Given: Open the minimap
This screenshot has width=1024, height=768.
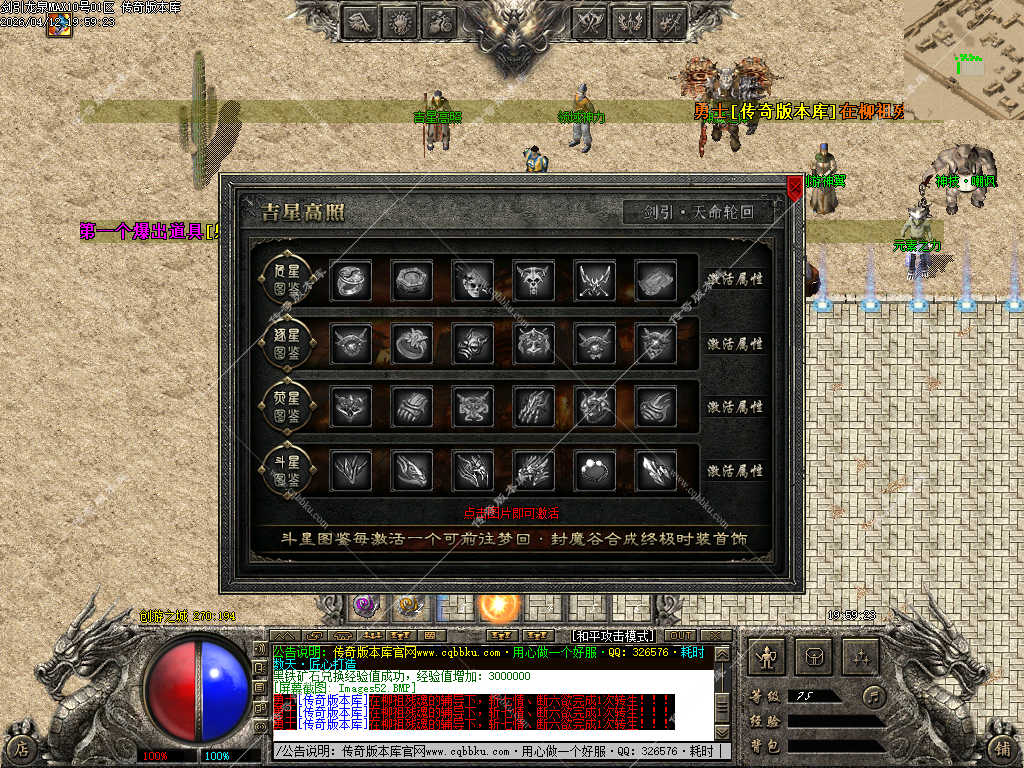Looking at the screenshot, I should coord(963,55).
